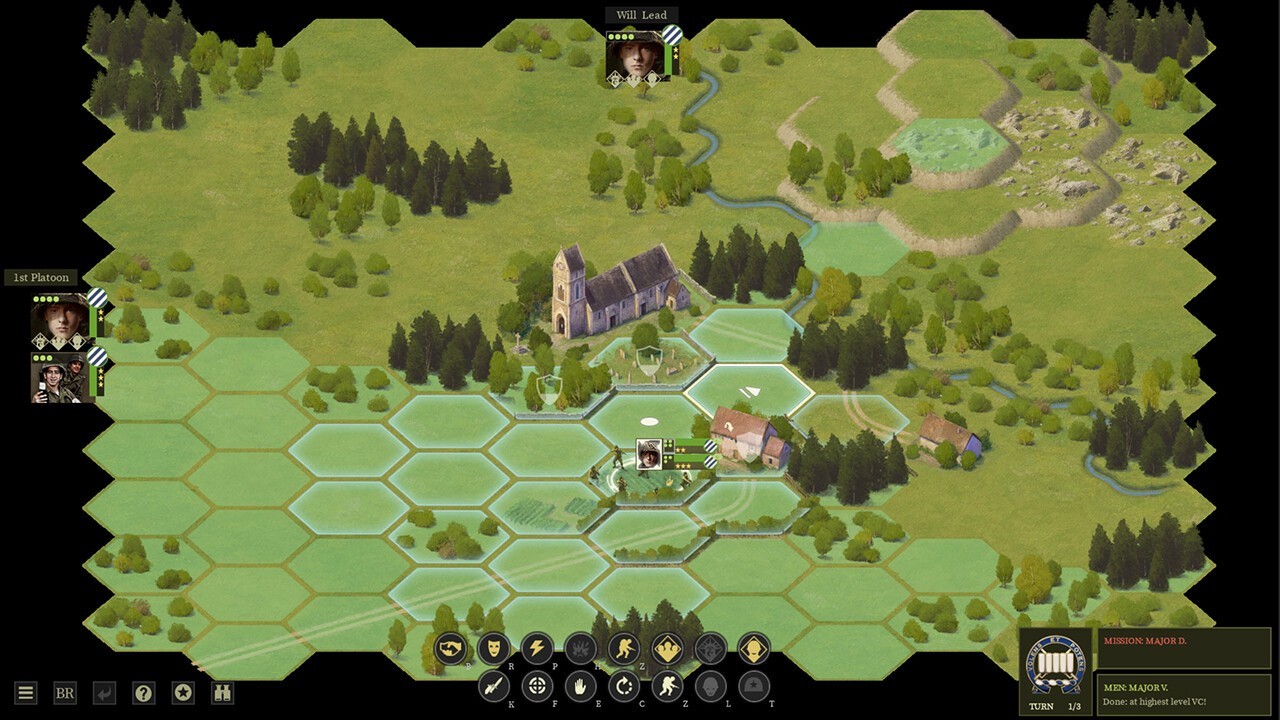1280x720 pixels.
Task: Select the star circle button
Action: point(183,693)
